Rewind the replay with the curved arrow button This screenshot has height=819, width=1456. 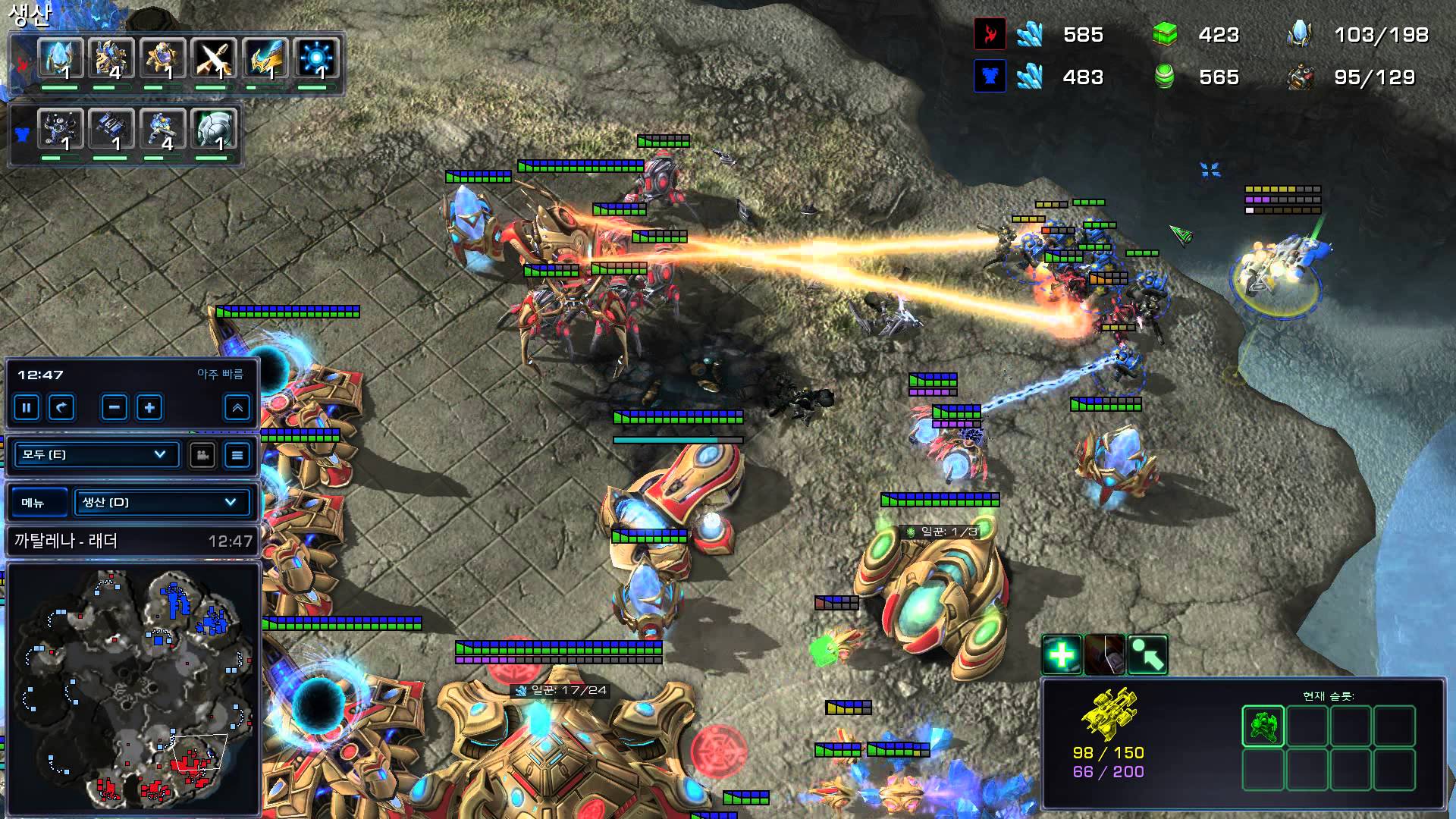61,408
